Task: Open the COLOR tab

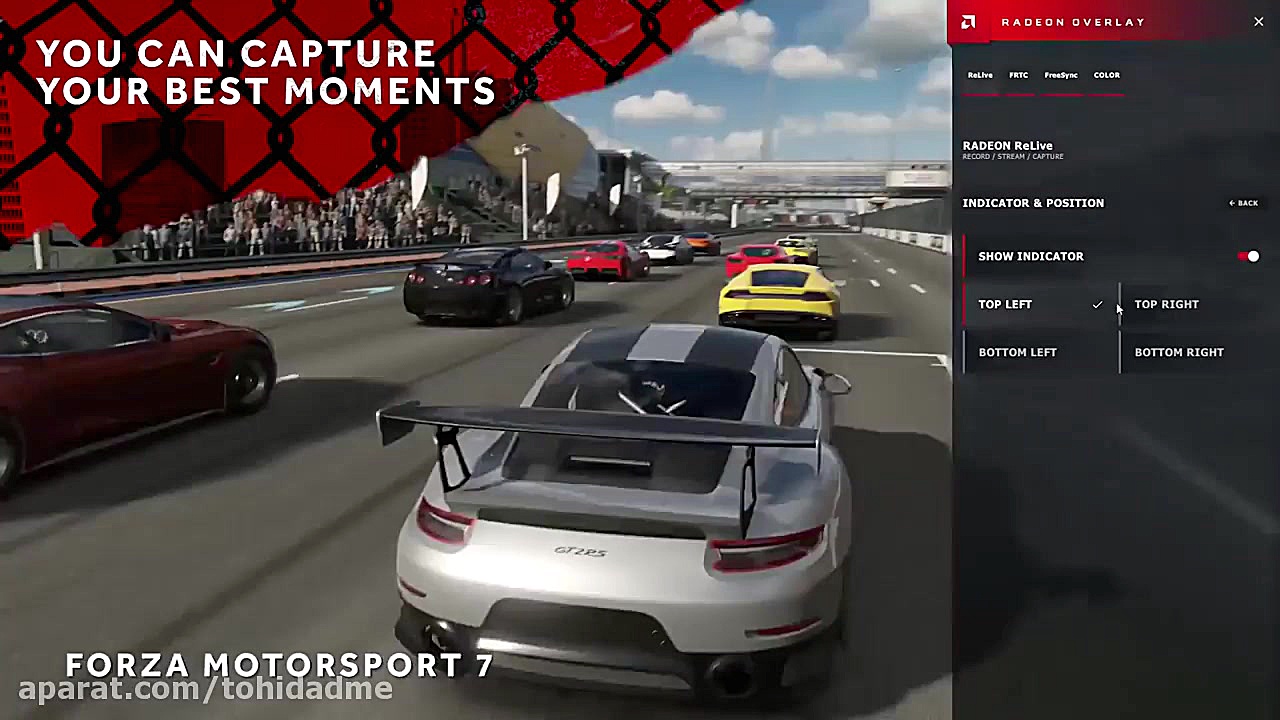Action: 1106,75
